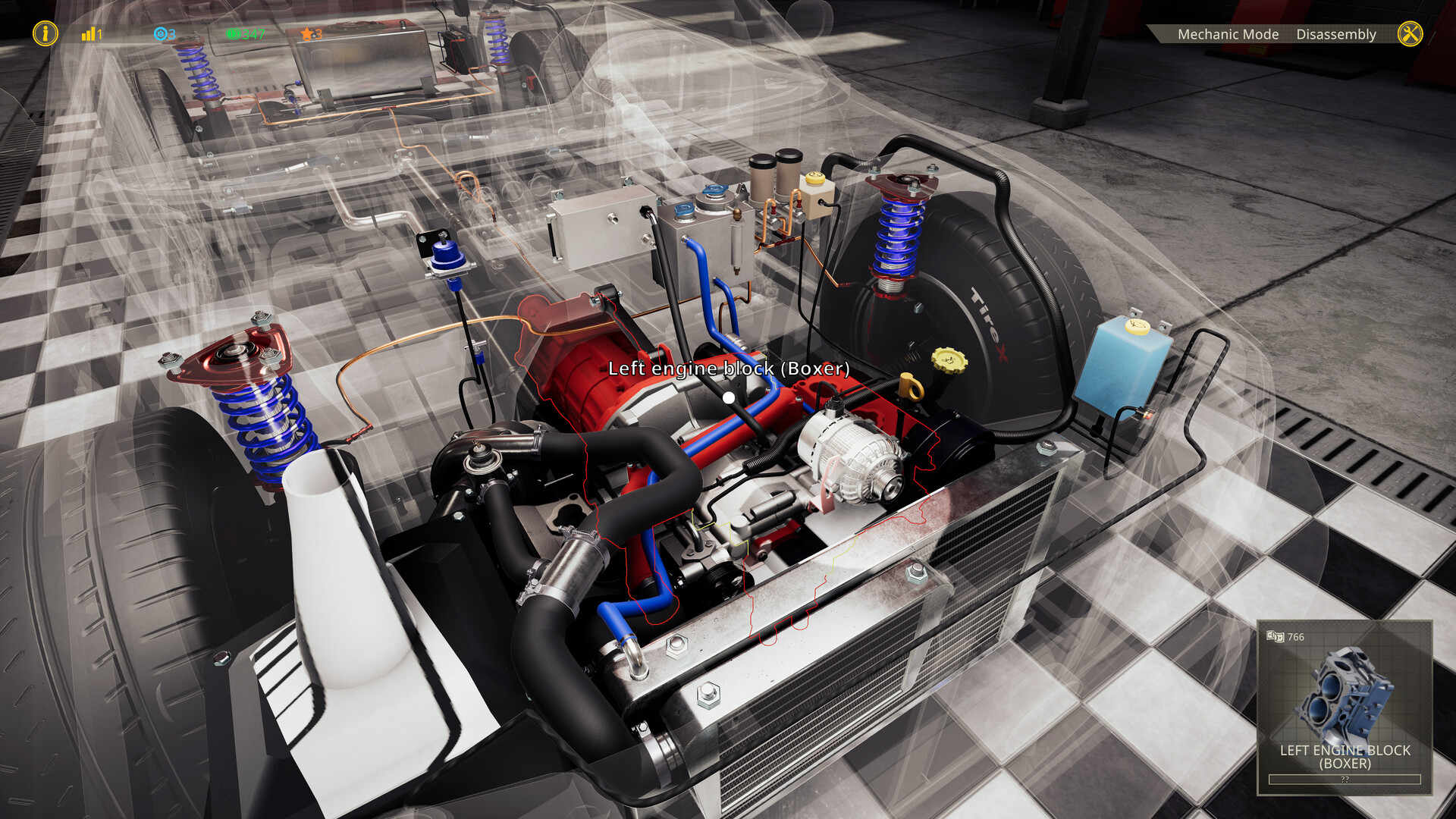Open the toolbox icon top right
This screenshot has height=819, width=1456.
click(x=1412, y=33)
